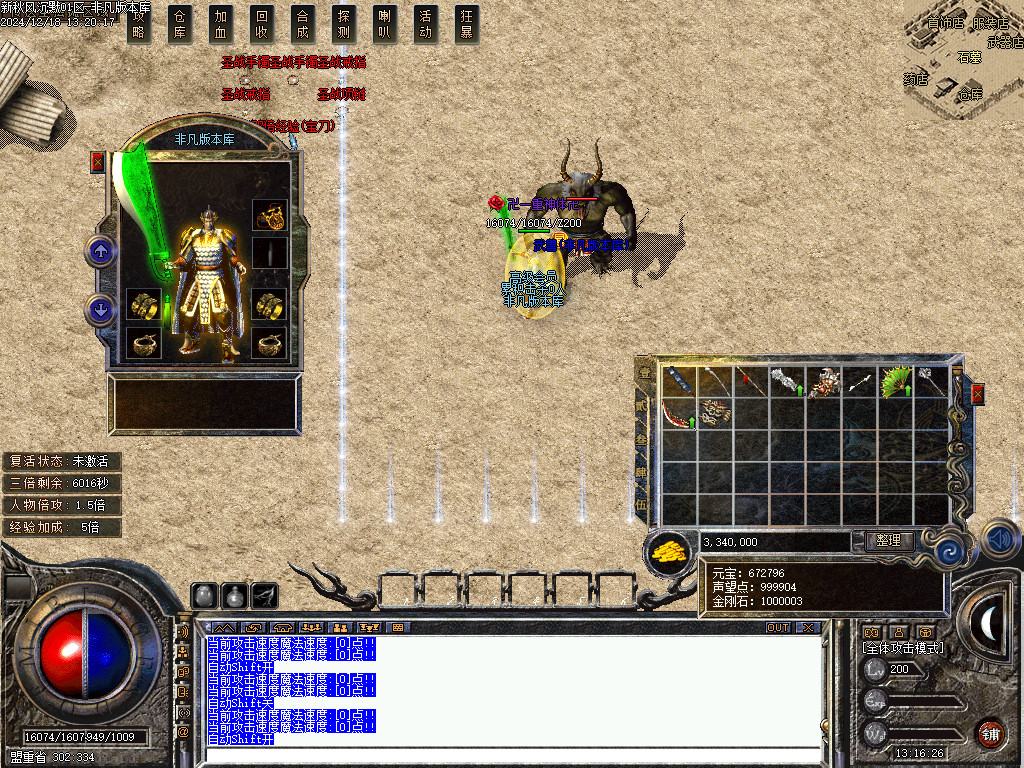1024x768 pixels.
Task: Click the gold coins pile icon
Action: click(670, 551)
